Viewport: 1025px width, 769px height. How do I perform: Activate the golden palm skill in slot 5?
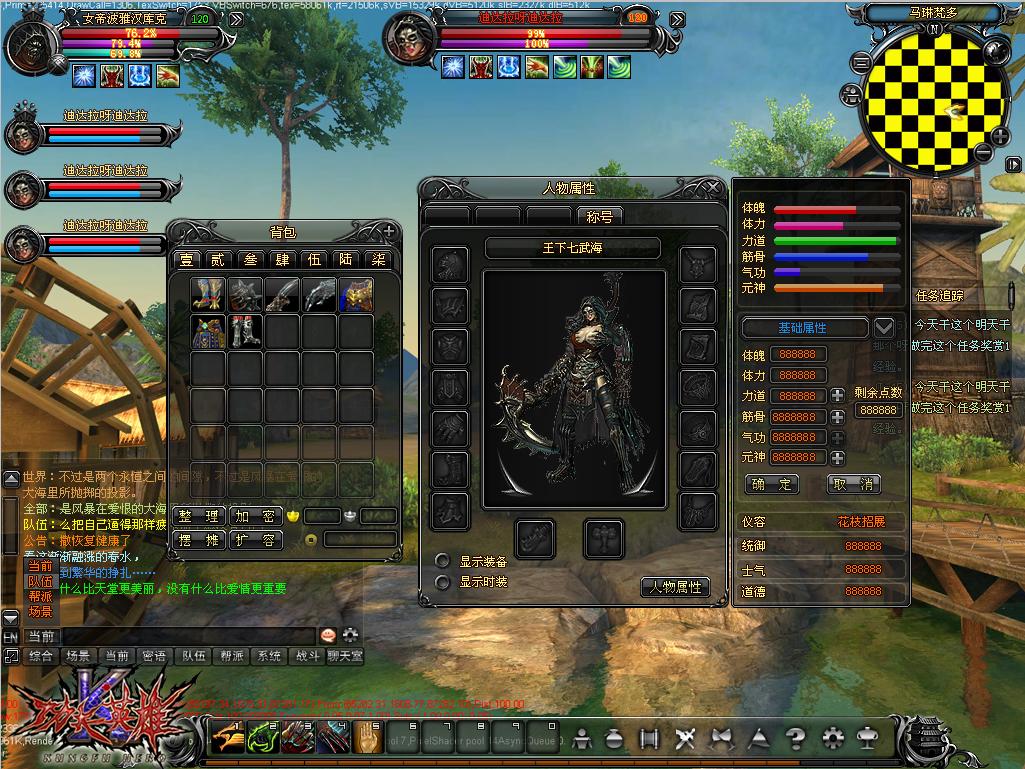click(371, 739)
